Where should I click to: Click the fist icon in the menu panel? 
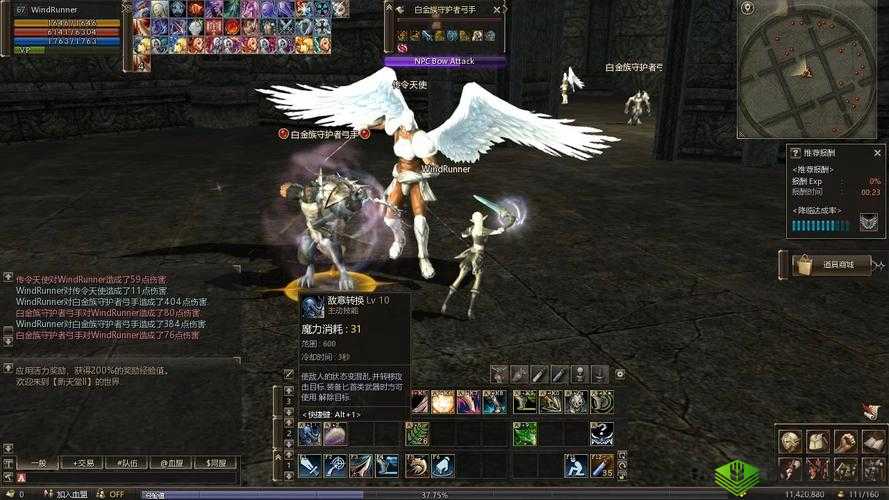[846, 441]
